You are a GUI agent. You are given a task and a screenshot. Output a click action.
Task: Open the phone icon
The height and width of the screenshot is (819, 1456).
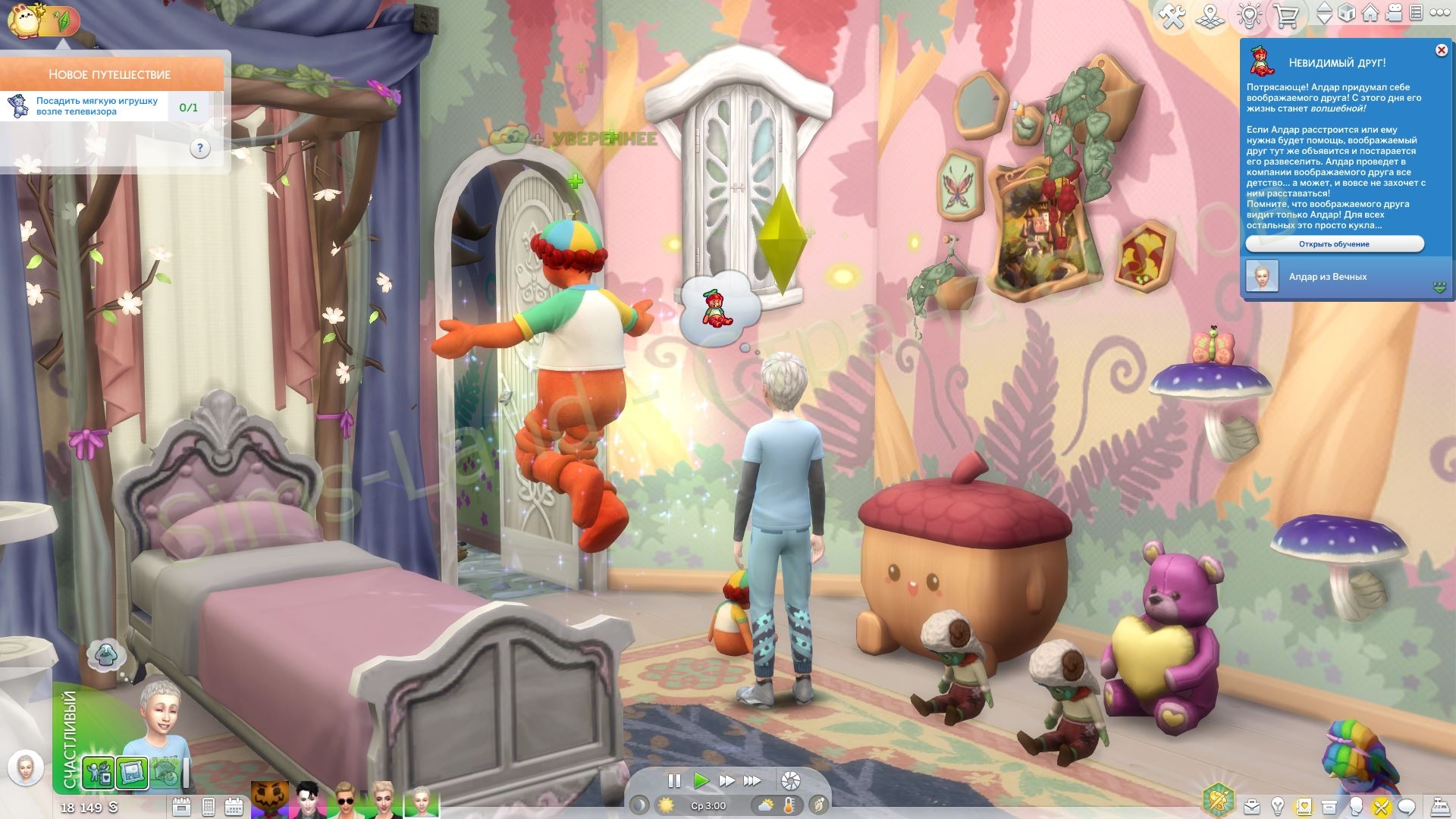(x=209, y=807)
